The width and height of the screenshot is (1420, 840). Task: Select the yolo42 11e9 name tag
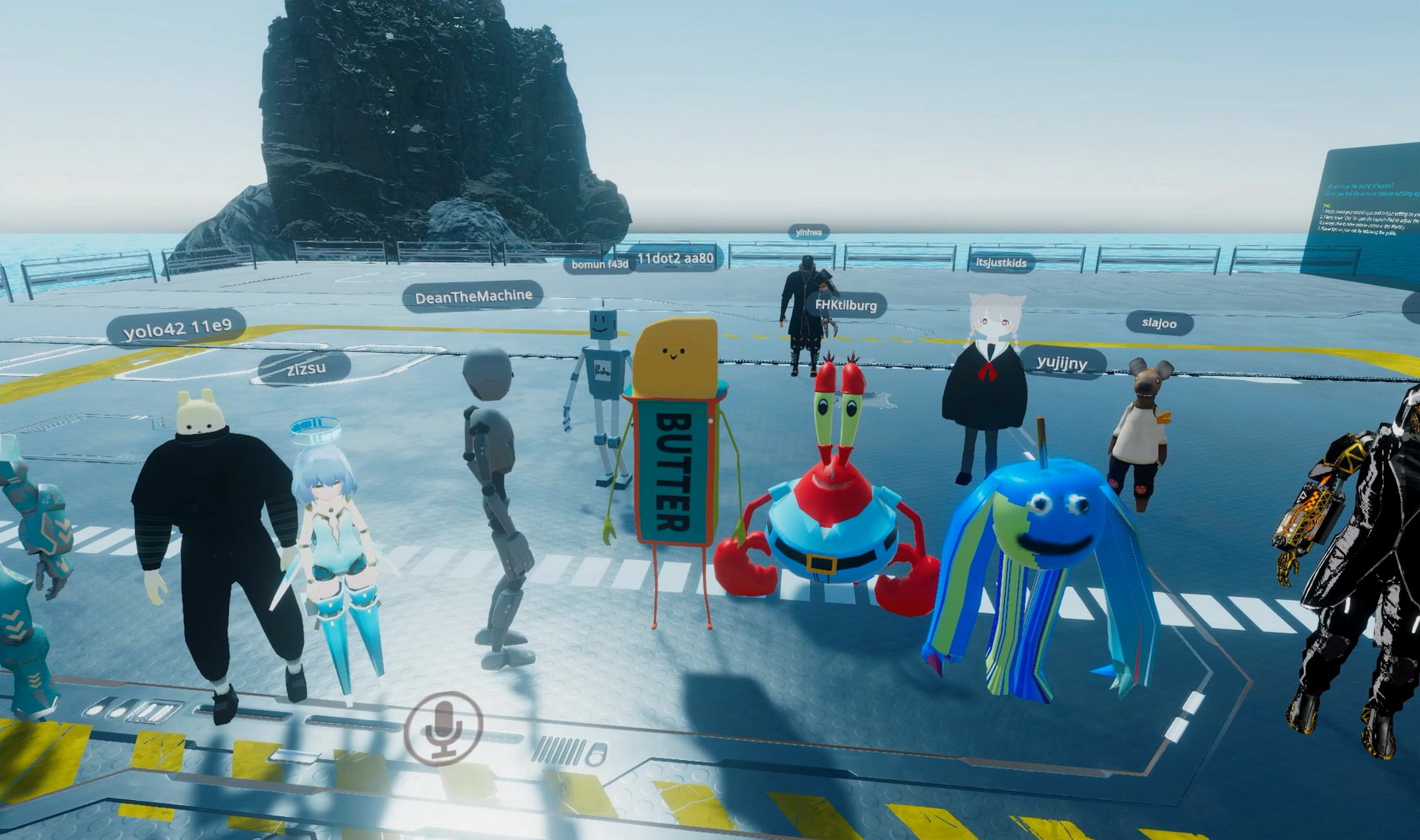[177, 328]
